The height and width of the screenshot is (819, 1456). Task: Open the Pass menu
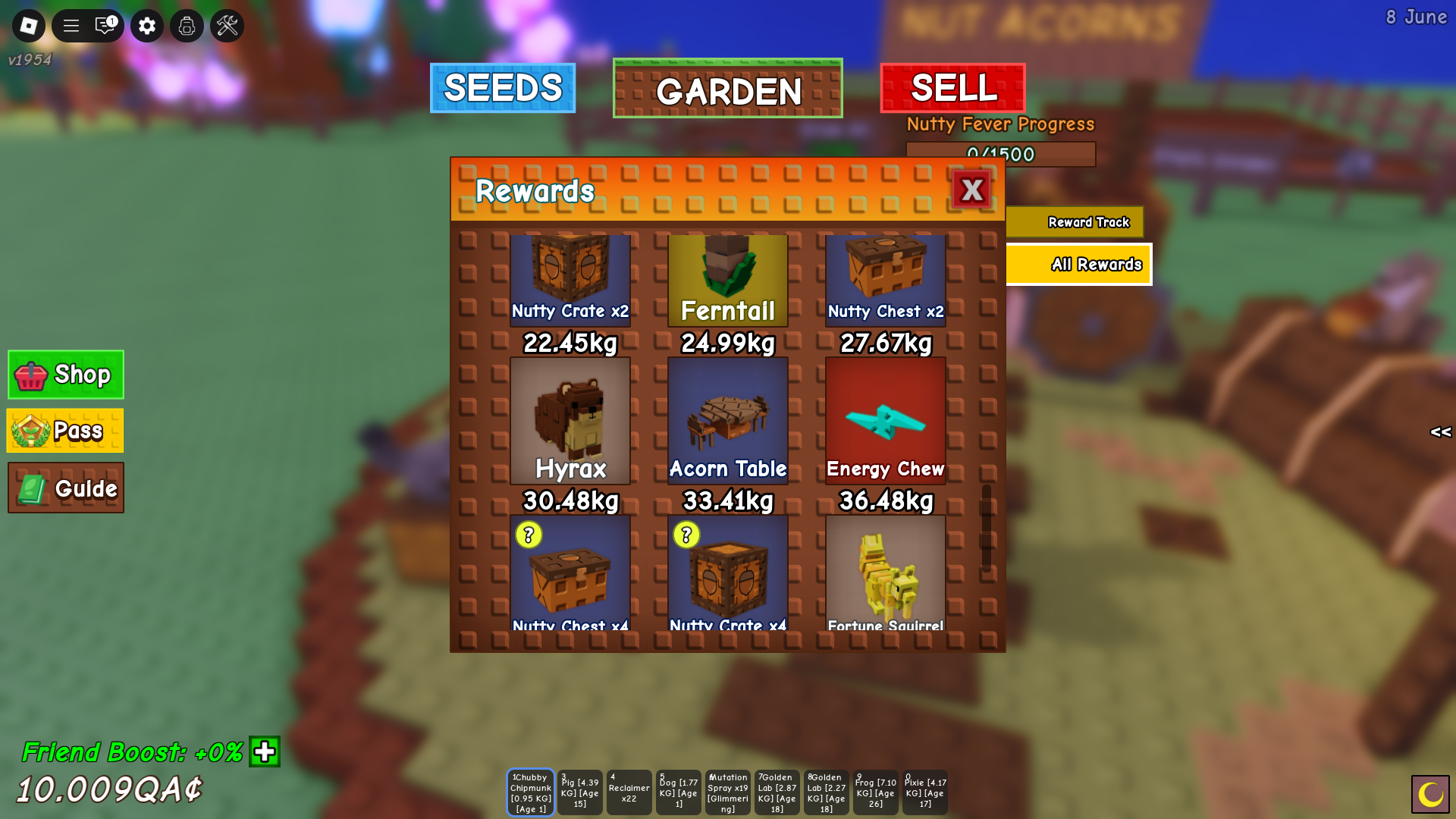pyautogui.click(x=65, y=431)
